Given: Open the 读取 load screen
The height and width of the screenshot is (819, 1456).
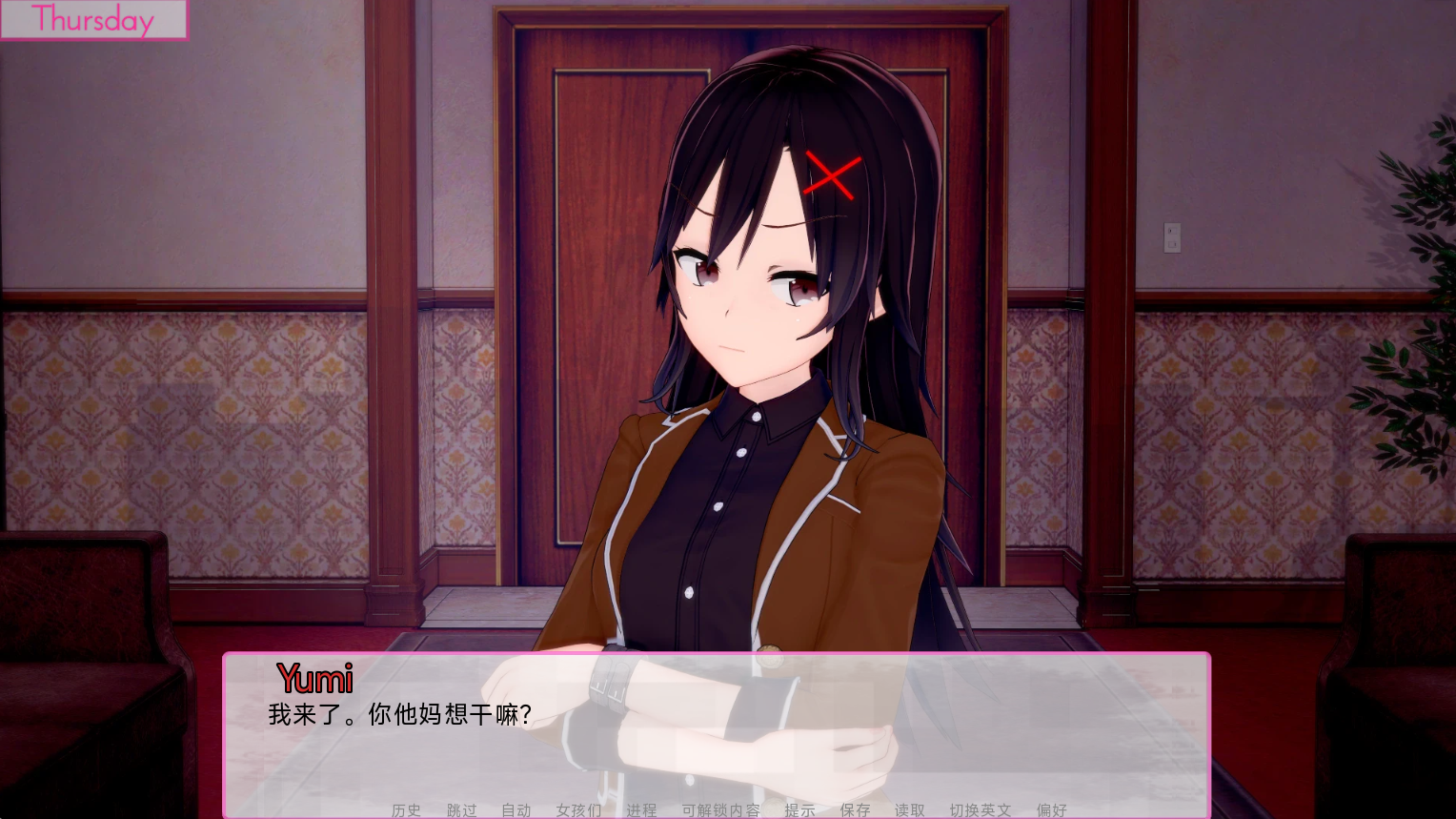Looking at the screenshot, I should (909, 810).
